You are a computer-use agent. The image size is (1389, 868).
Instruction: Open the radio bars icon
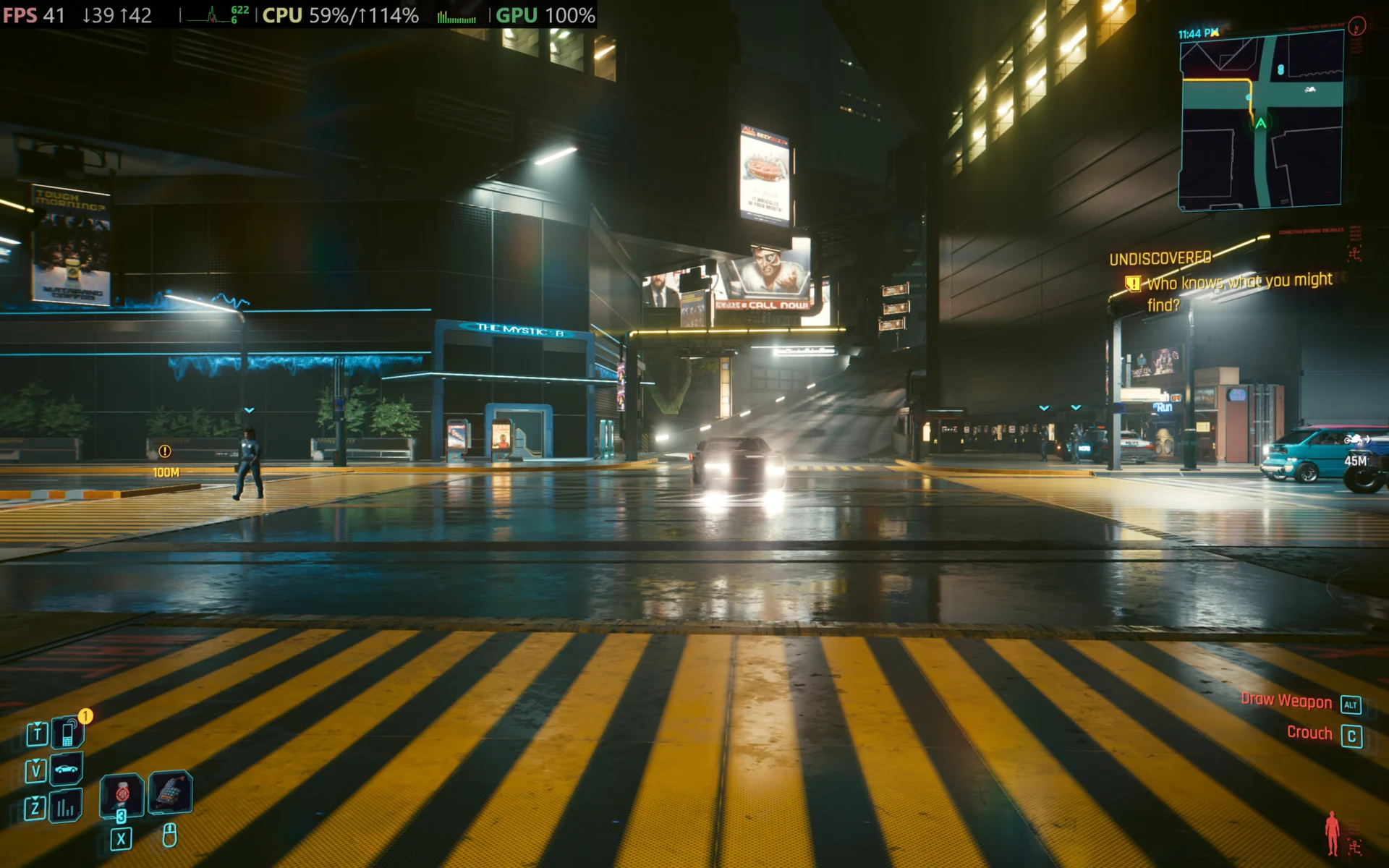(66, 807)
